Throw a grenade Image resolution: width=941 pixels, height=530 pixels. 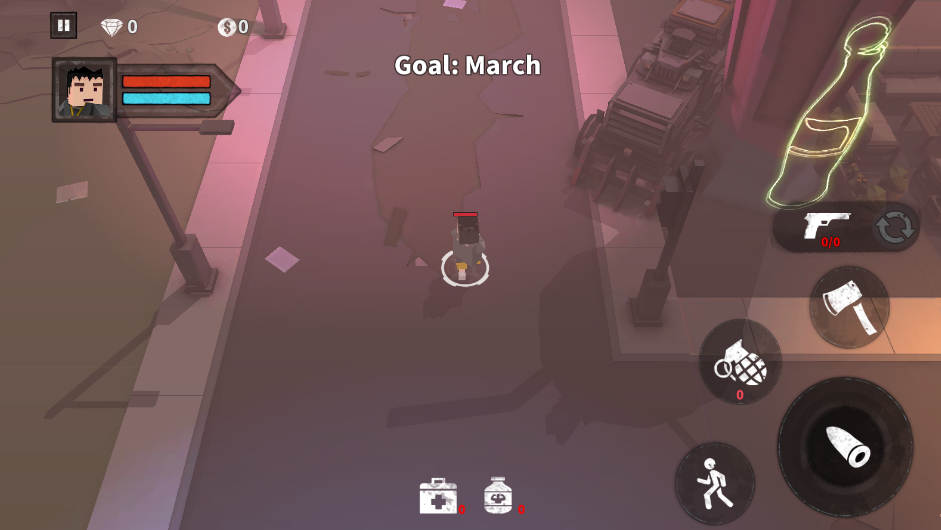[740, 363]
